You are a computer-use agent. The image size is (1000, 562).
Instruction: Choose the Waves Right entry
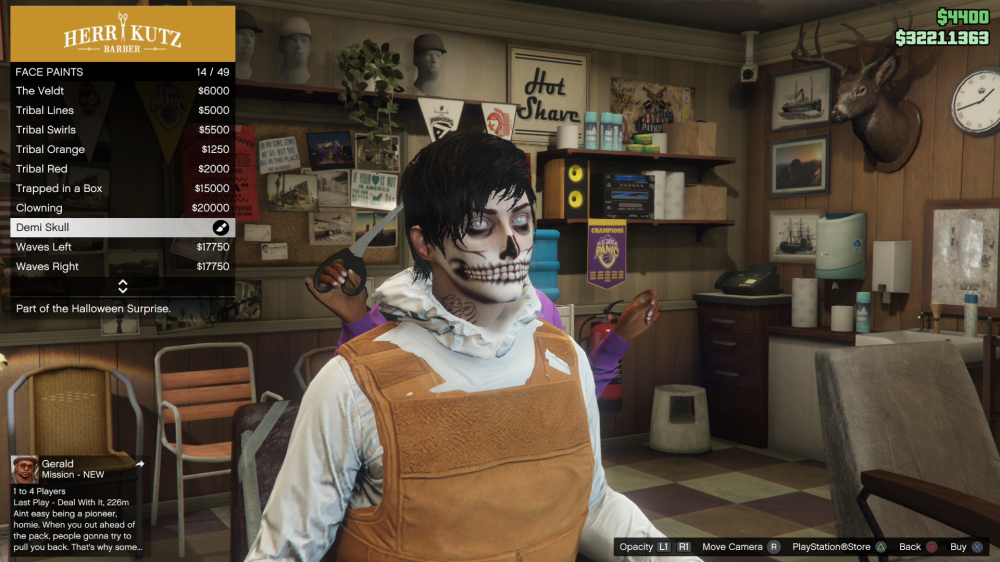click(122, 267)
